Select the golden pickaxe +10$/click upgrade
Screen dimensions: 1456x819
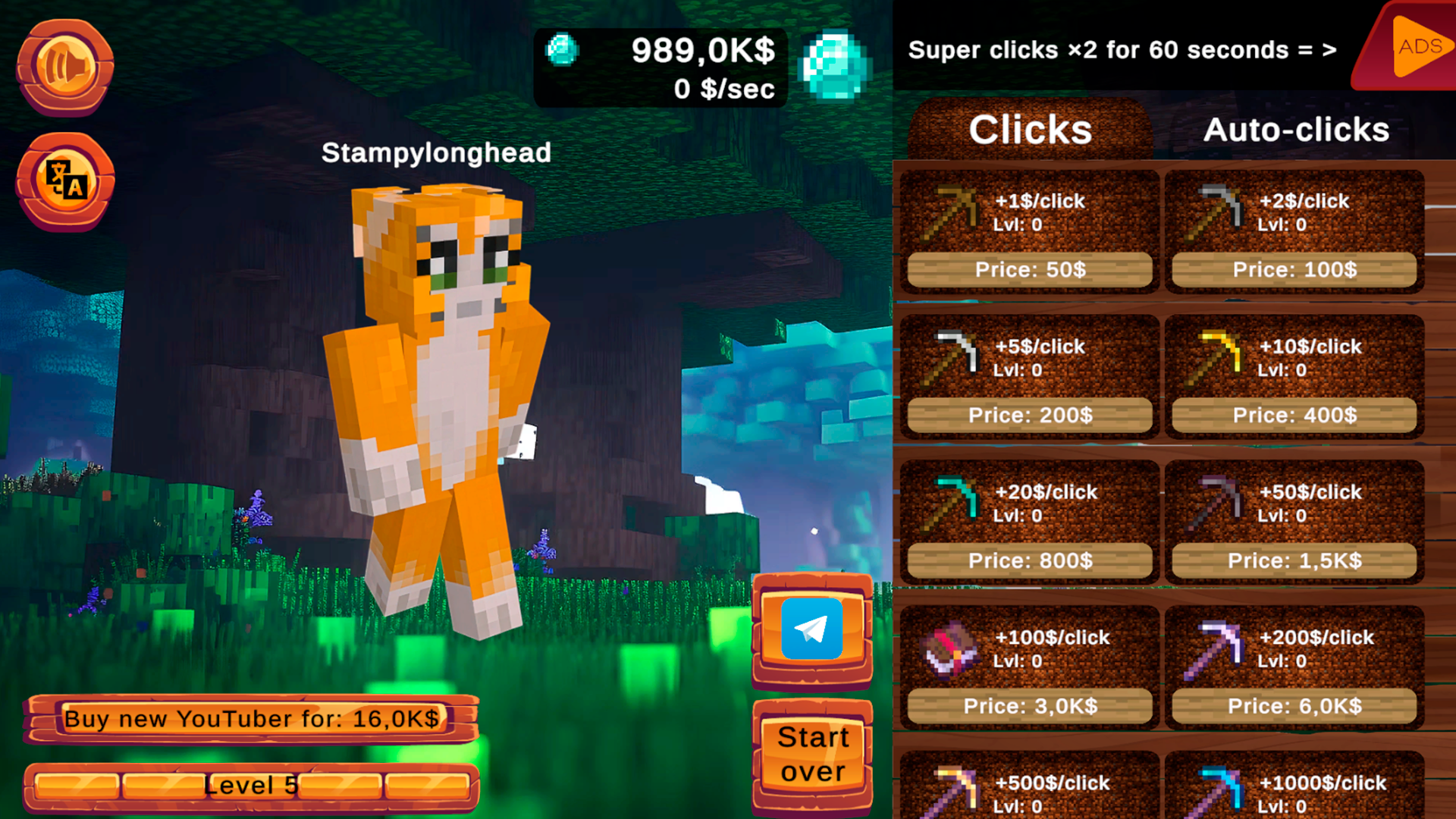[x=1294, y=372]
